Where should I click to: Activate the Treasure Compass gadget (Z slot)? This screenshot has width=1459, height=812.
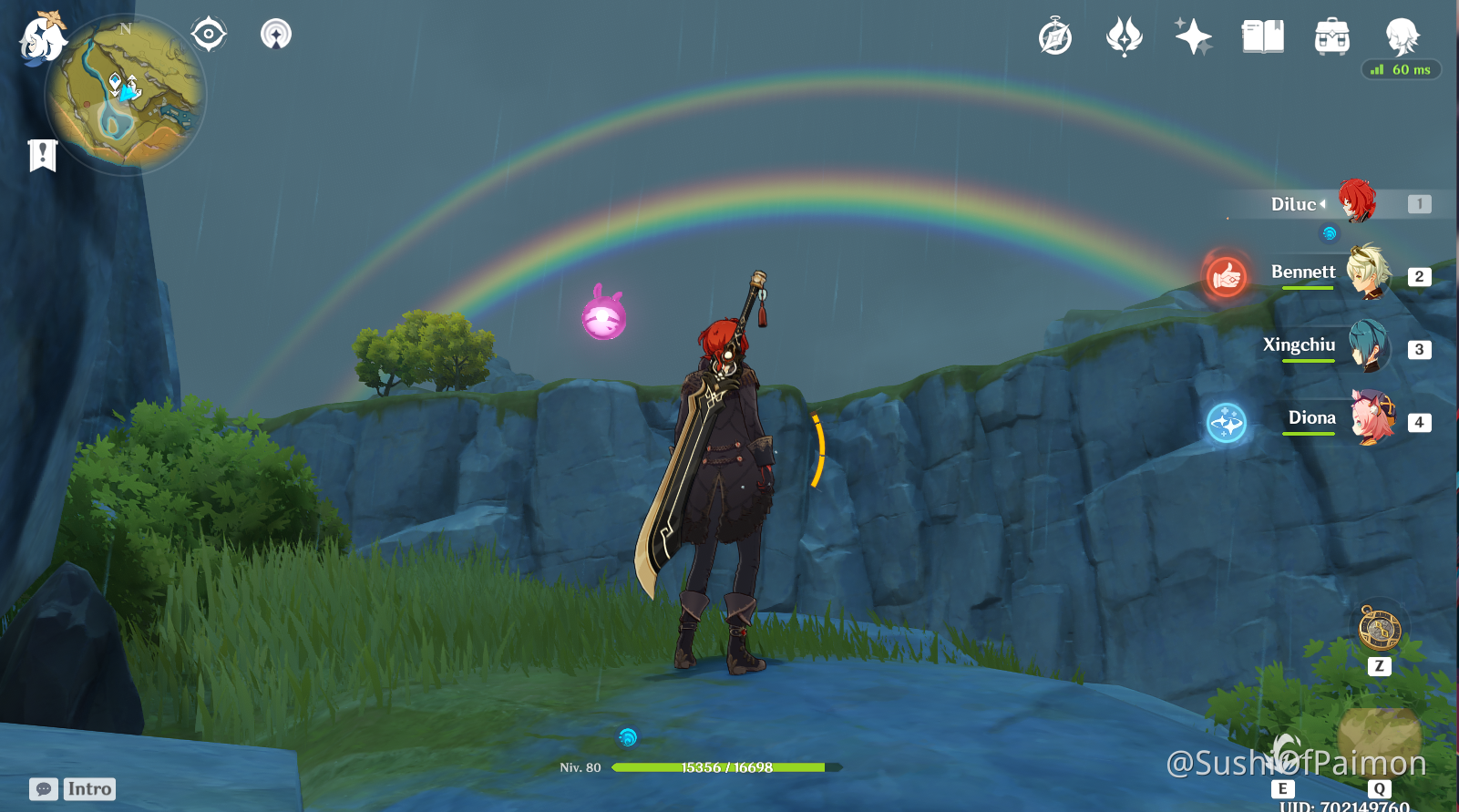(1379, 629)
